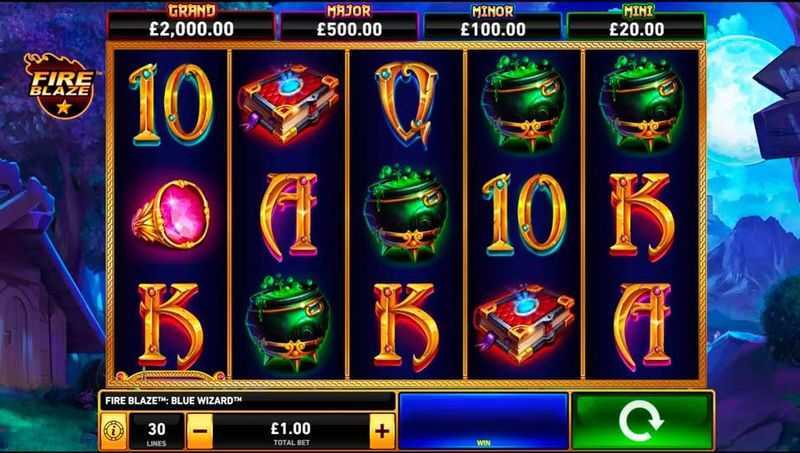800x453 pixels.
Task: Increase total bet with the plus button
Action: point(380,431)
